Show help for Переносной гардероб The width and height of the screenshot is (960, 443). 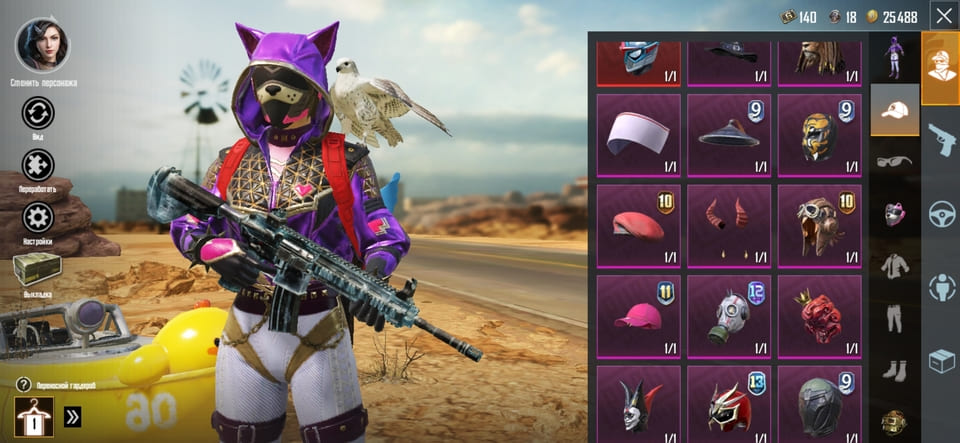tap(23, 384)
